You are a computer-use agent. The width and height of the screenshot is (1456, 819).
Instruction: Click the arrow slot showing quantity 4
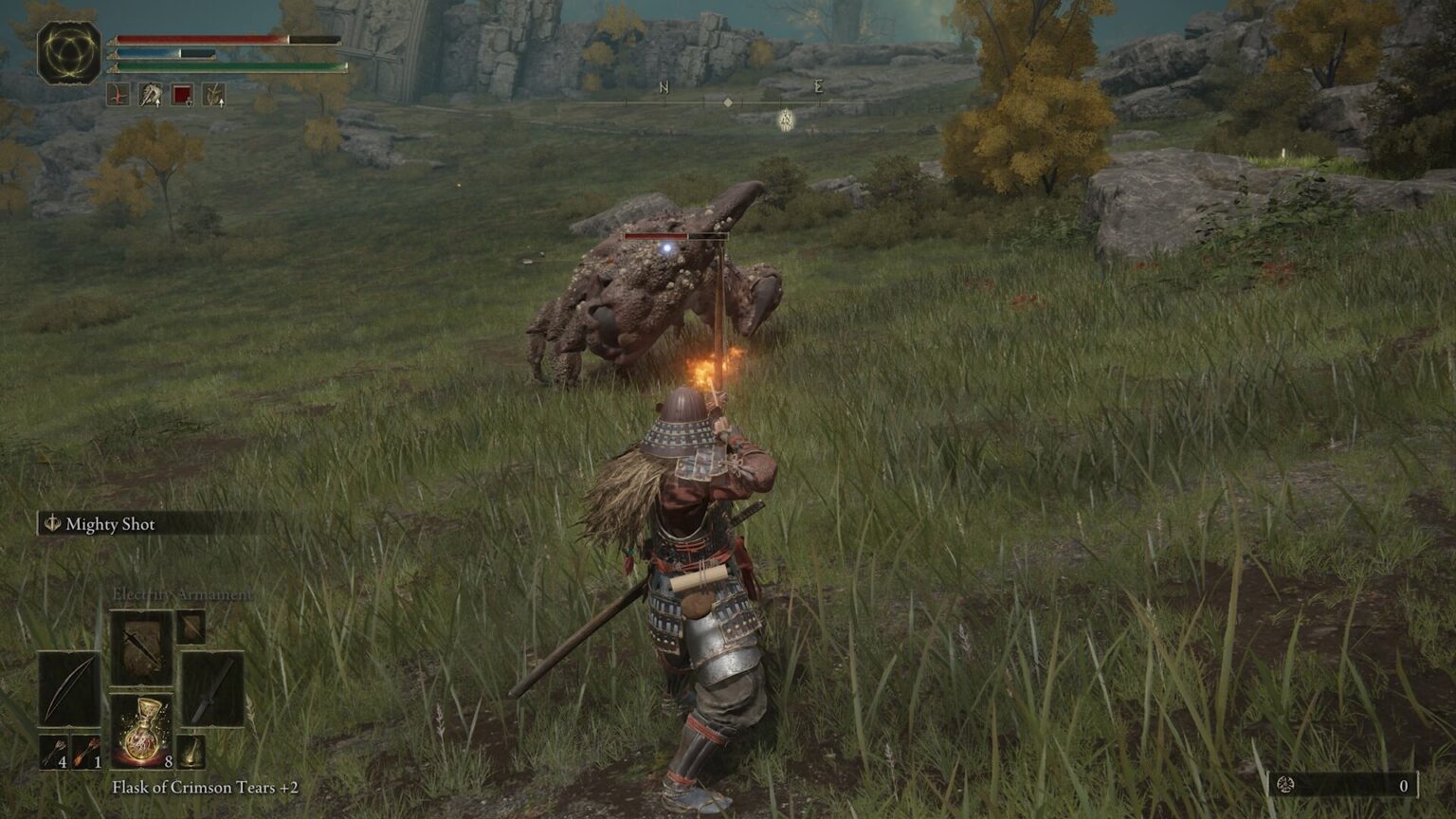click(x=53, y=751)
